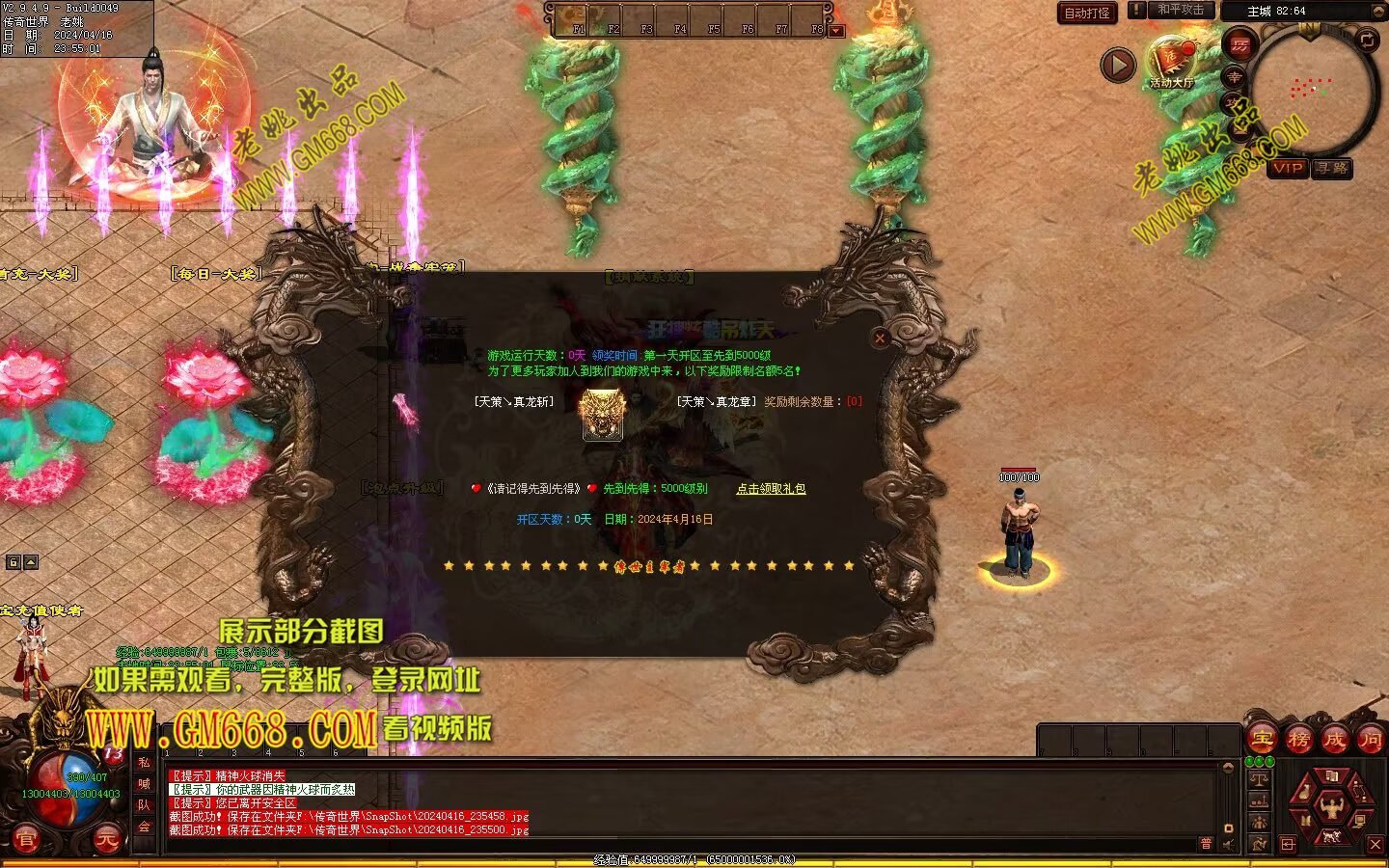
Task: Open the 问 help button
Action: tap(1370, 740)
